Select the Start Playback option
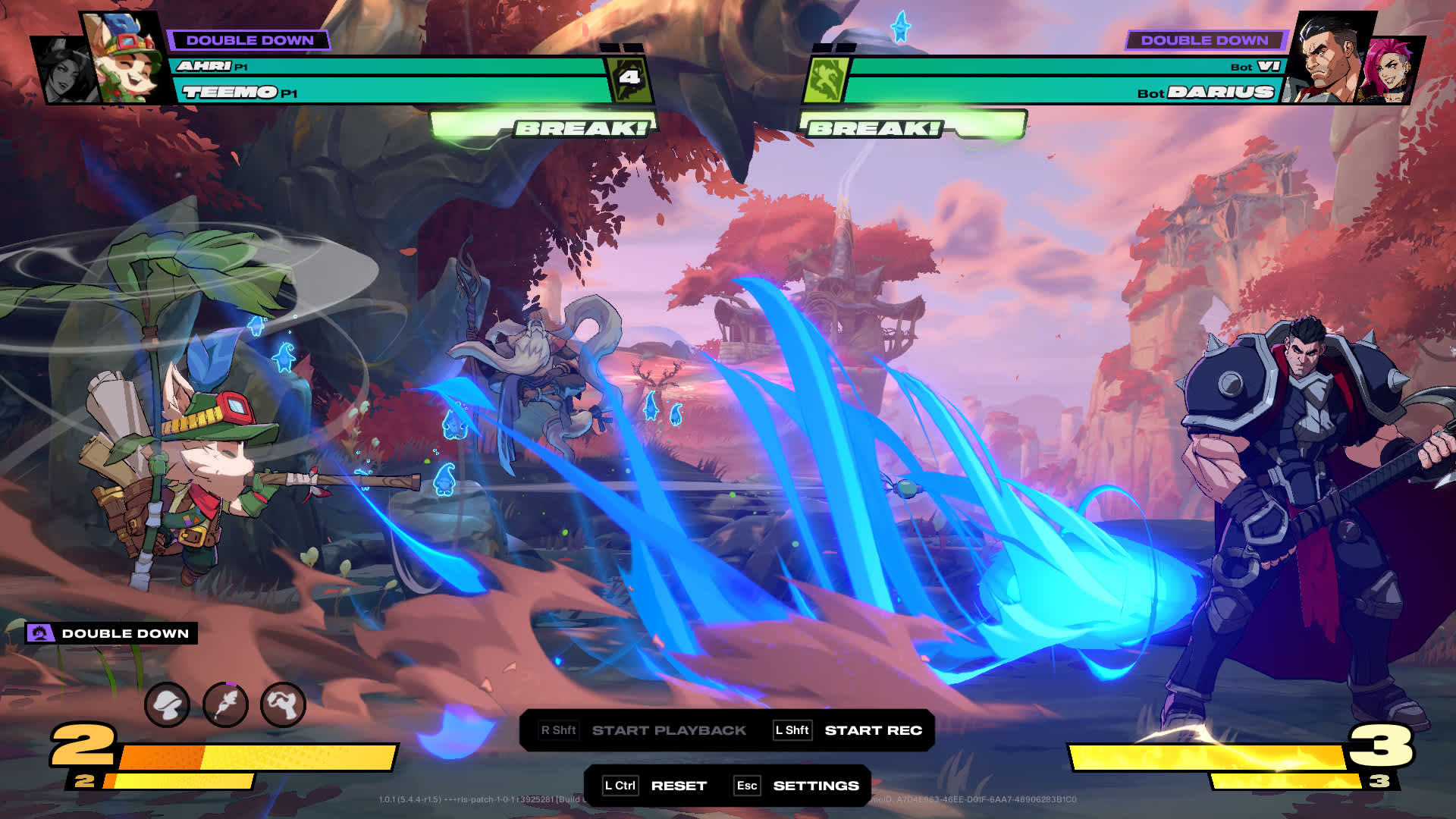 pyautogui.click(x=668, y=730)
